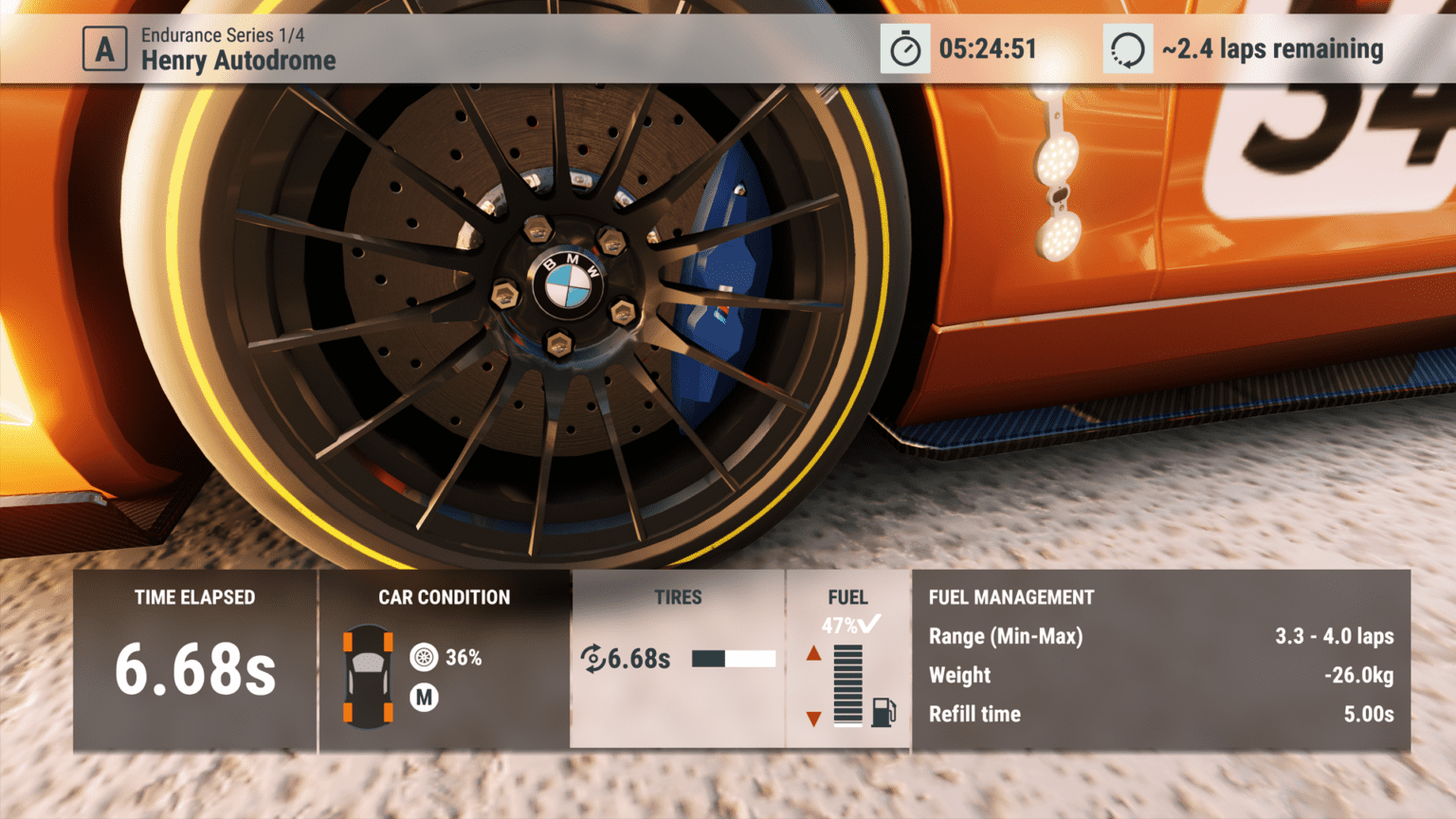Select the laps remaining circuit icon
This screenshot has height=819, width=1456.
coord(1128,49)
